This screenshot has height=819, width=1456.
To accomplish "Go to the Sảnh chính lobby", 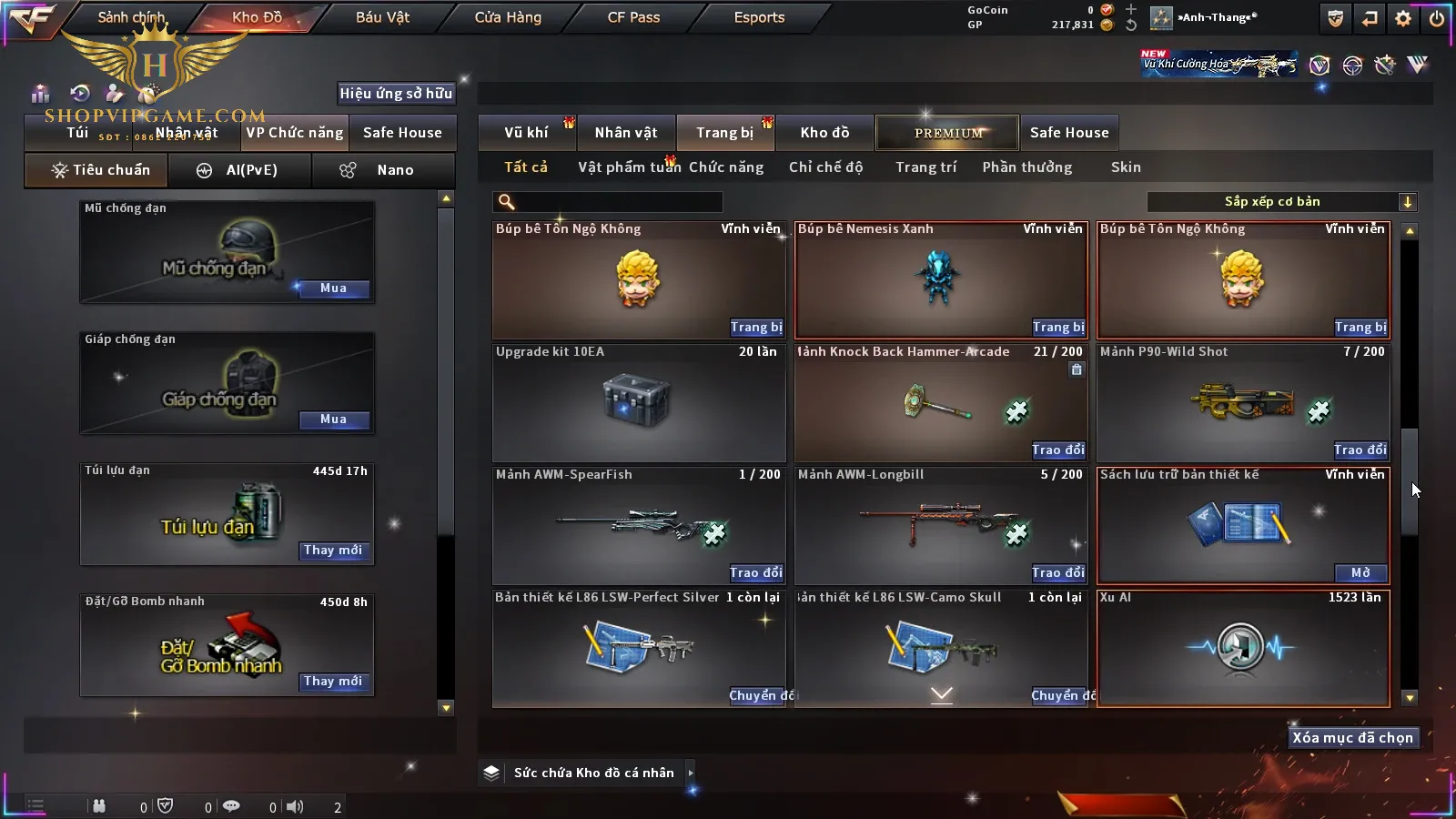I will click(x=131, y=17).
